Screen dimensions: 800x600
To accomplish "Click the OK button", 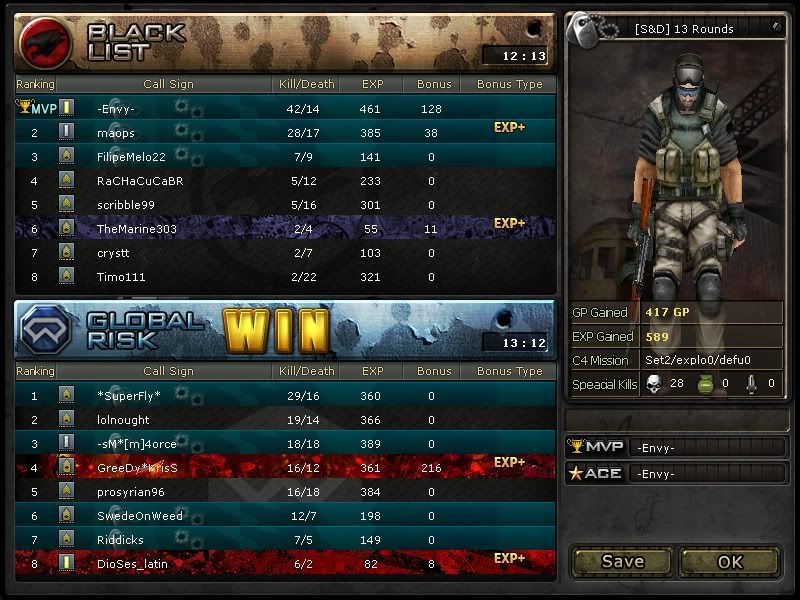I will 730,561.
